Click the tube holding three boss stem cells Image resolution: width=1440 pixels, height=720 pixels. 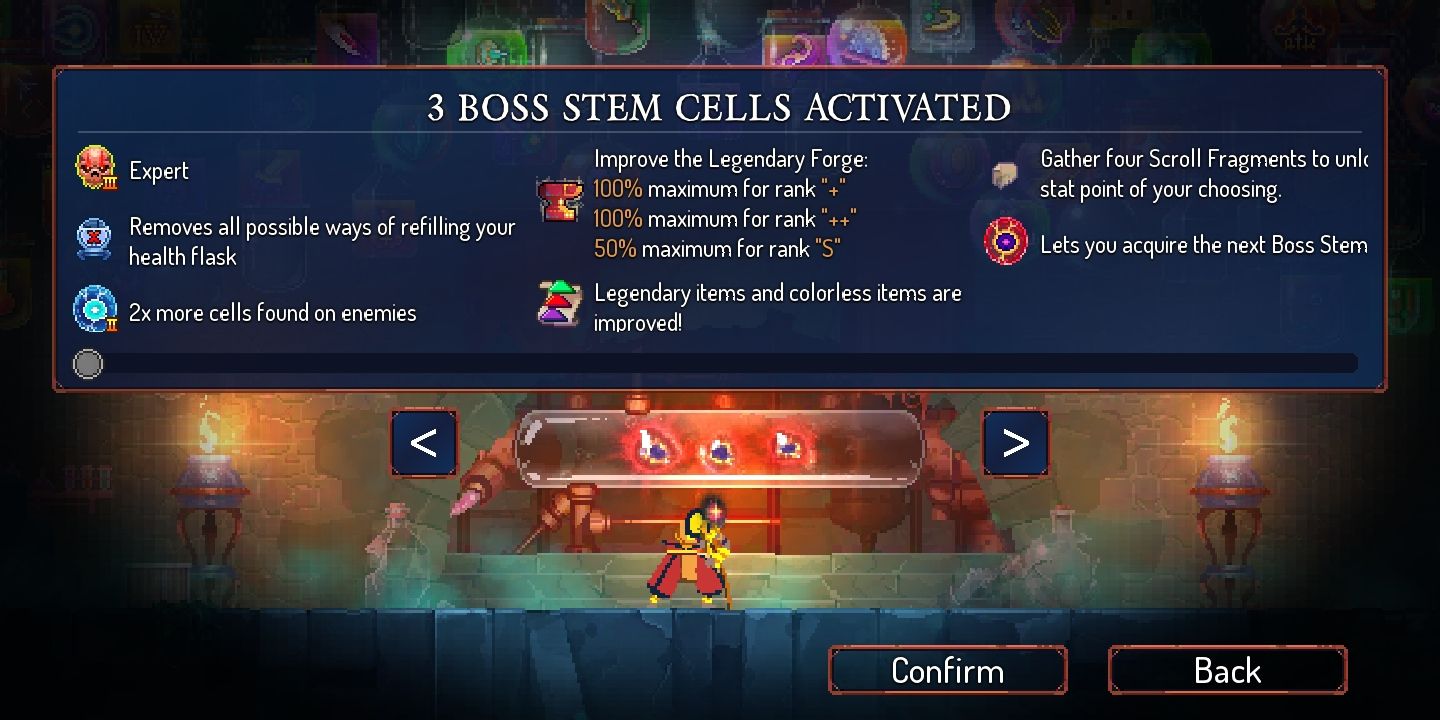(x=719, y=445)
